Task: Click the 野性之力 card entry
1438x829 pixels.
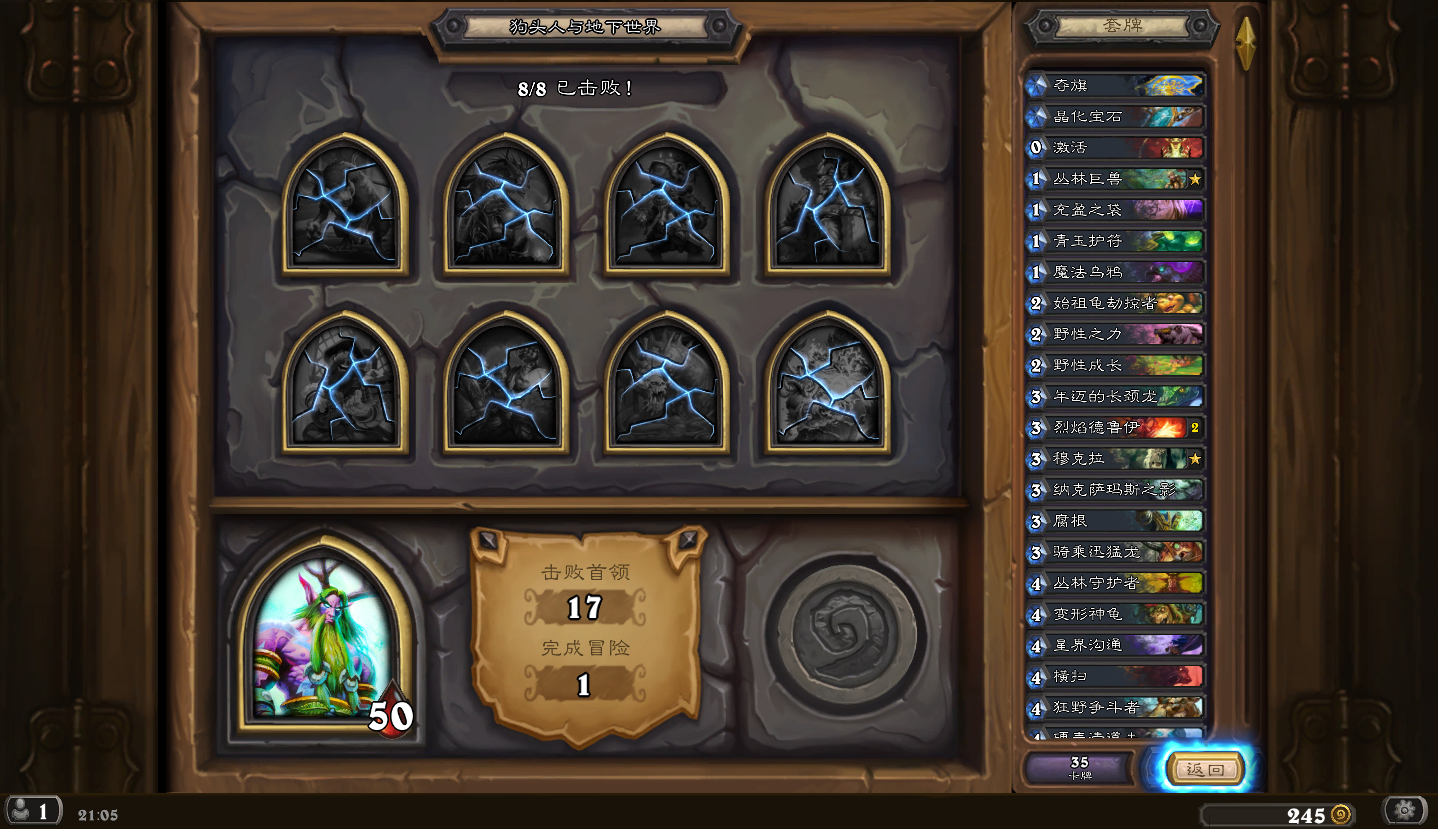Action: [x=1115, y=334]
